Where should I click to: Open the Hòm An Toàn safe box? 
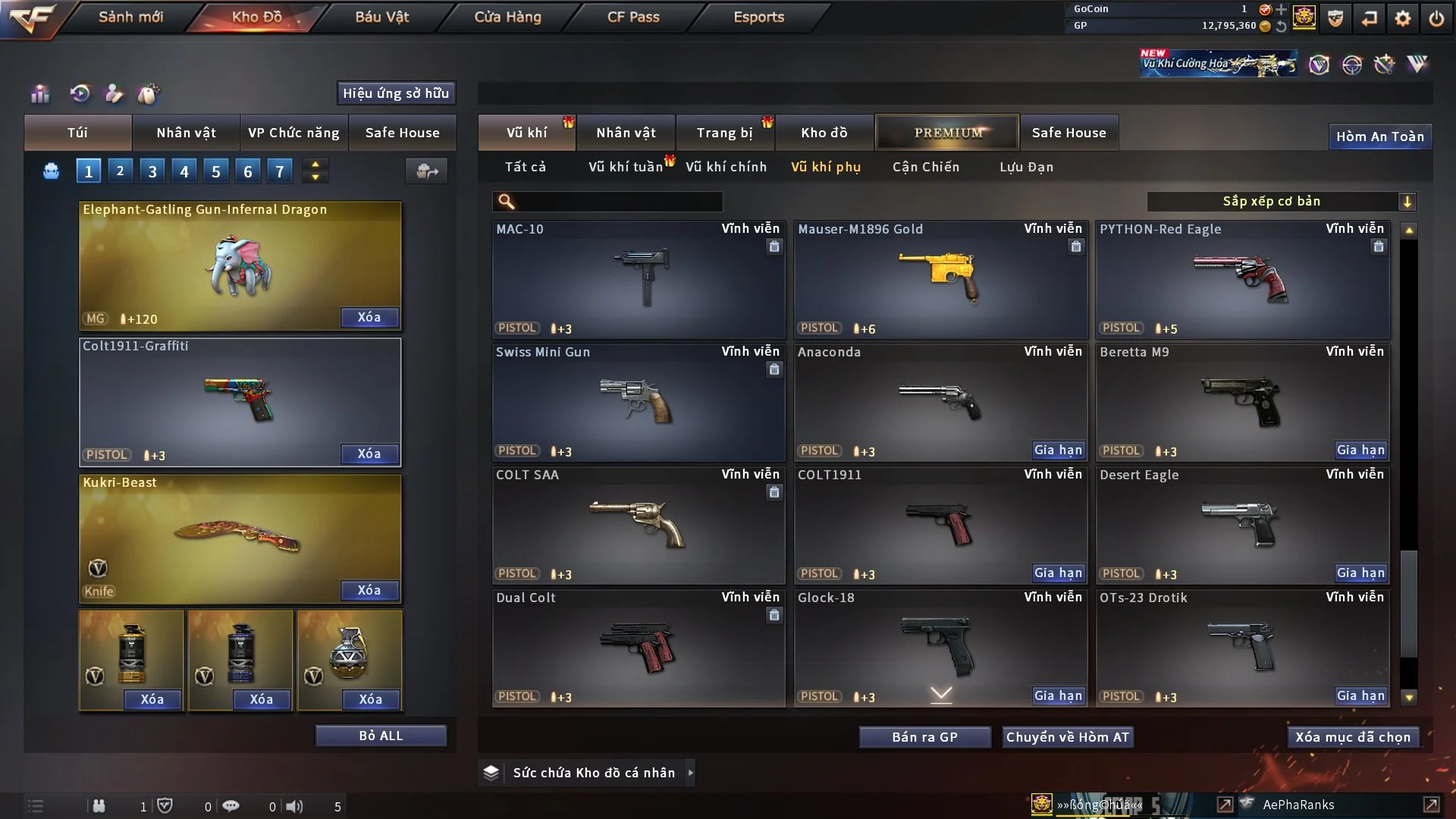[x=1379, y=136]
